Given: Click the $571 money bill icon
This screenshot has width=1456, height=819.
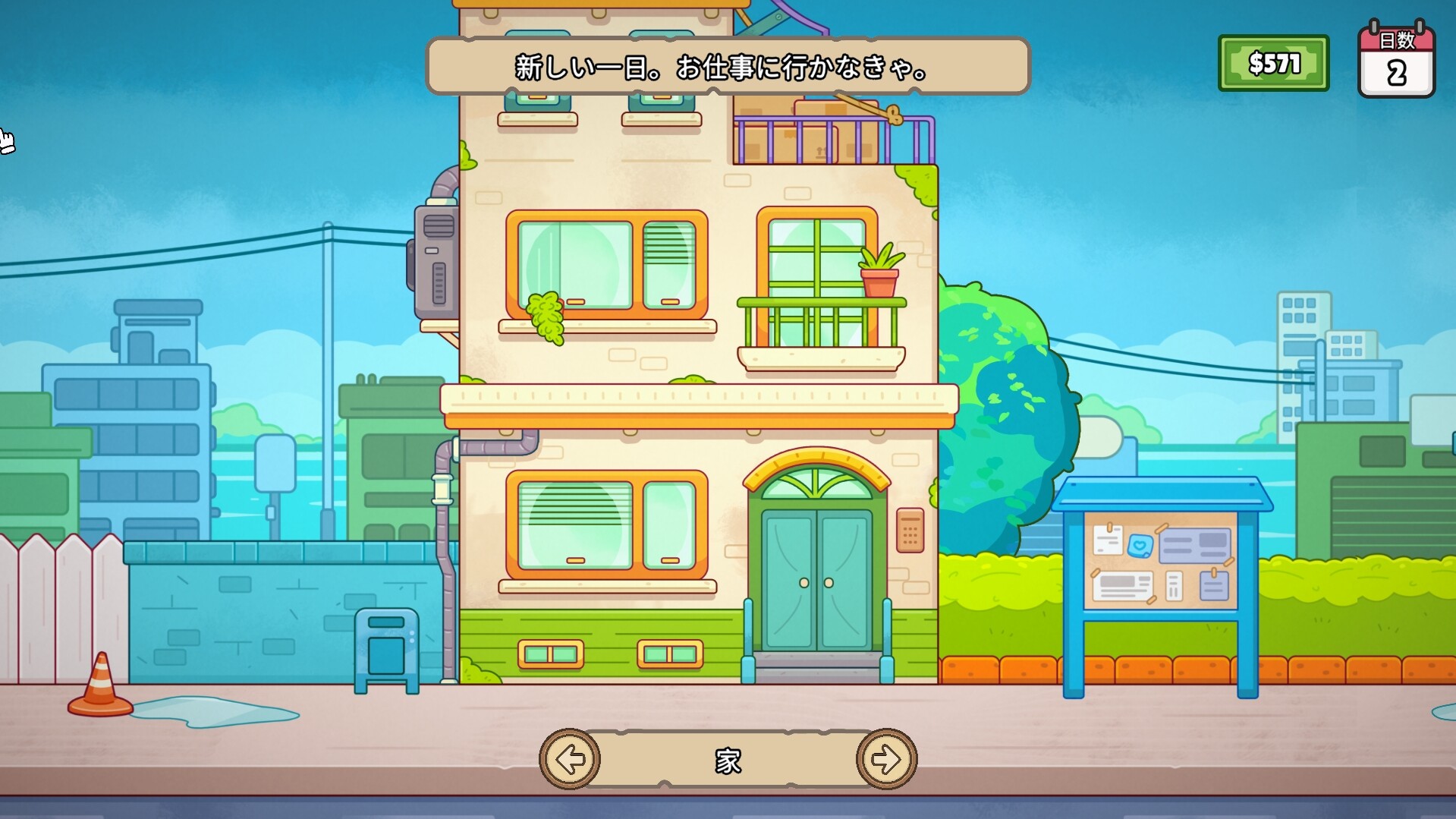Looking at the screenshot, I should (1273, 62).
